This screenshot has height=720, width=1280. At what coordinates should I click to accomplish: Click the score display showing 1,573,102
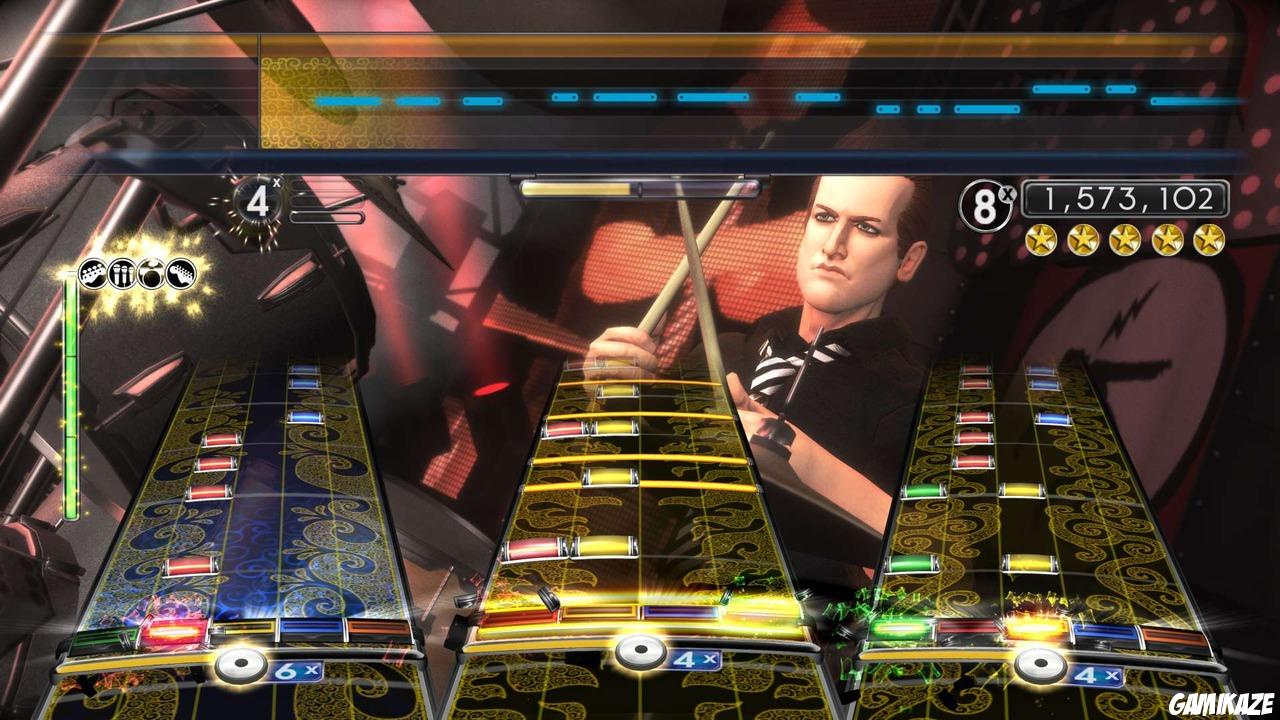[x=1128, y=197]
